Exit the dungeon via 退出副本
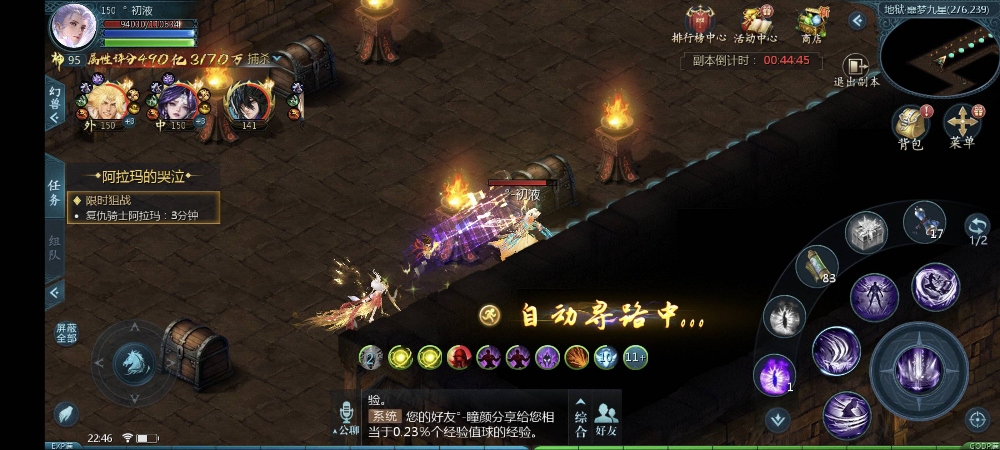Screen dimensions: 1000x450 856,71
